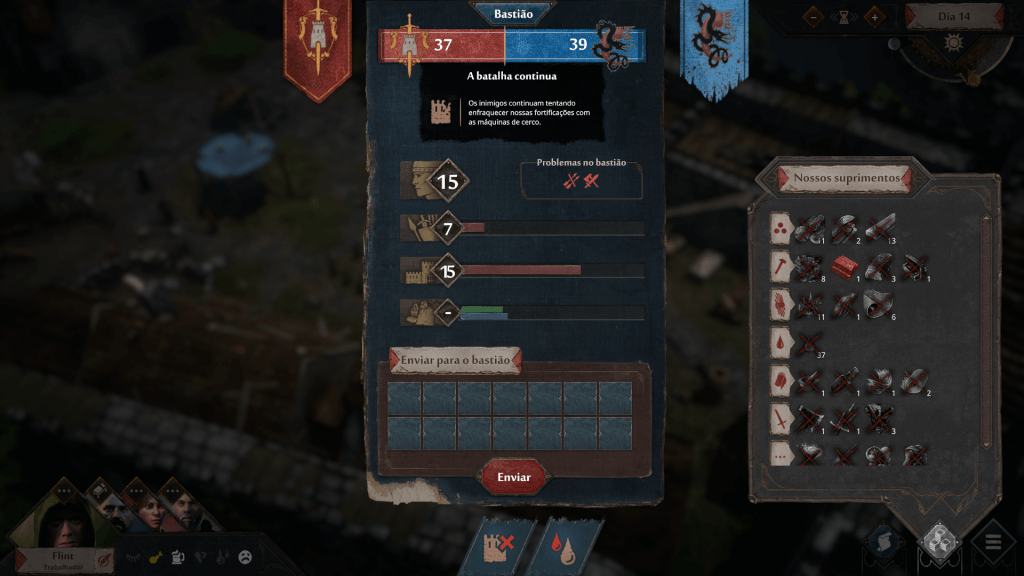Choose the three-dot circles supplies category
Screen dimensions: 1024x576
pos(780,228)
